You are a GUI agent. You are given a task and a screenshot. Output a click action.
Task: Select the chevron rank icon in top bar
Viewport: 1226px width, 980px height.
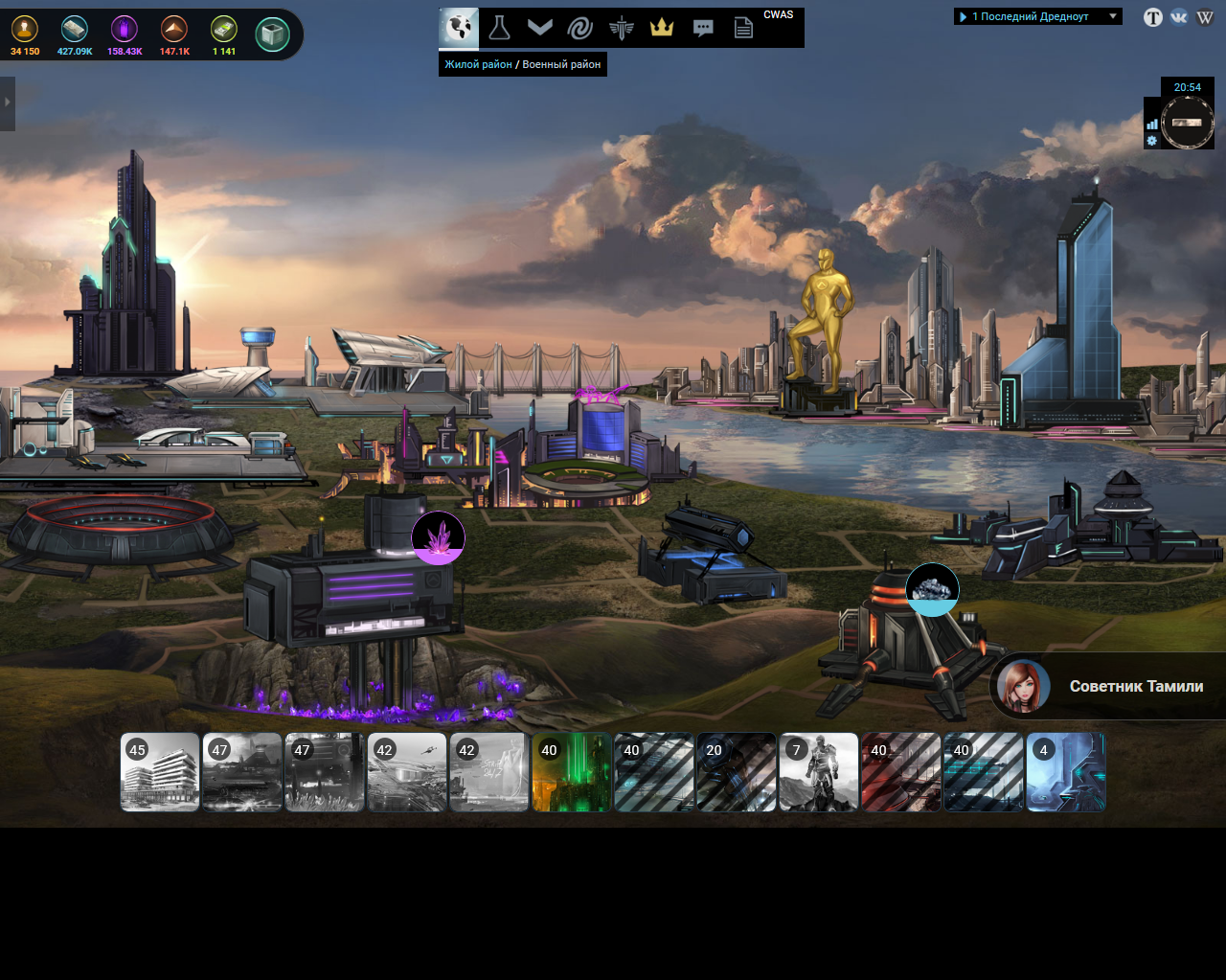click(x=540, y=28)
